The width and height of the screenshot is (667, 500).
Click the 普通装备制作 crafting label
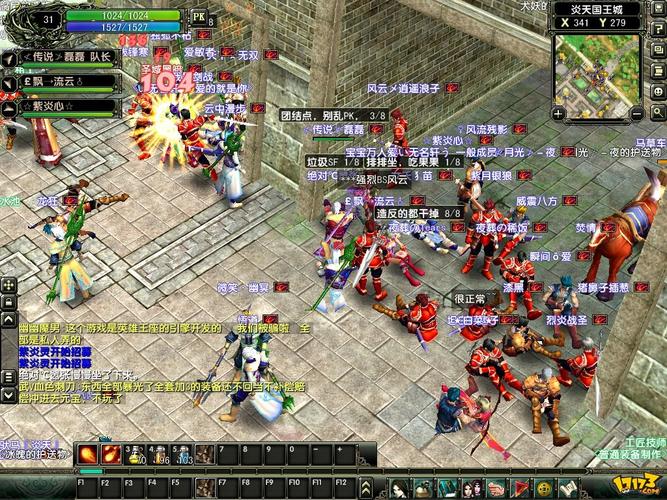pyautogui.click(x=628, y=454)
